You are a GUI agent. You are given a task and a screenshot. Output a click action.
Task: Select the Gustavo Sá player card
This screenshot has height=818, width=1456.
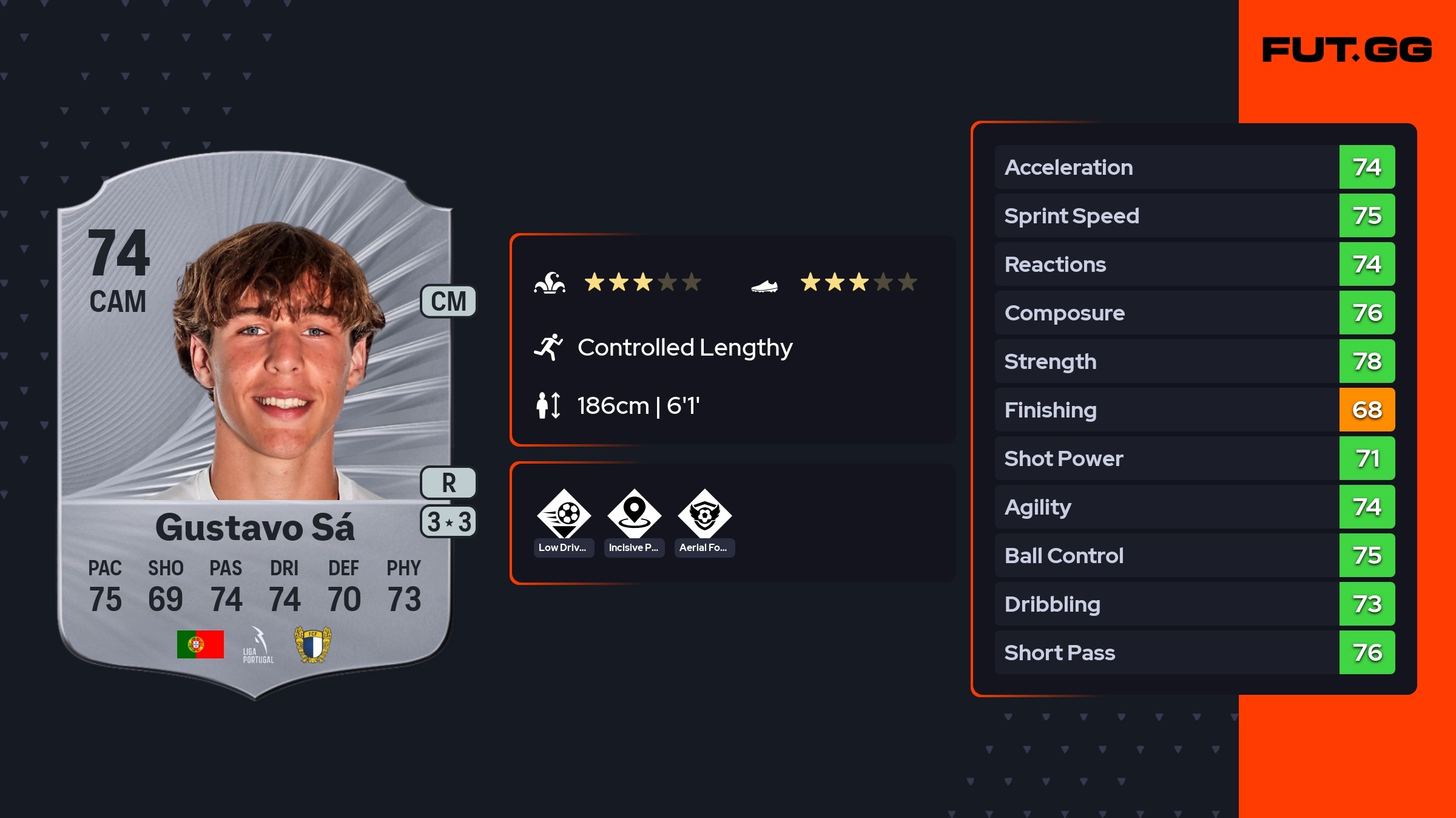pos(255,425)
